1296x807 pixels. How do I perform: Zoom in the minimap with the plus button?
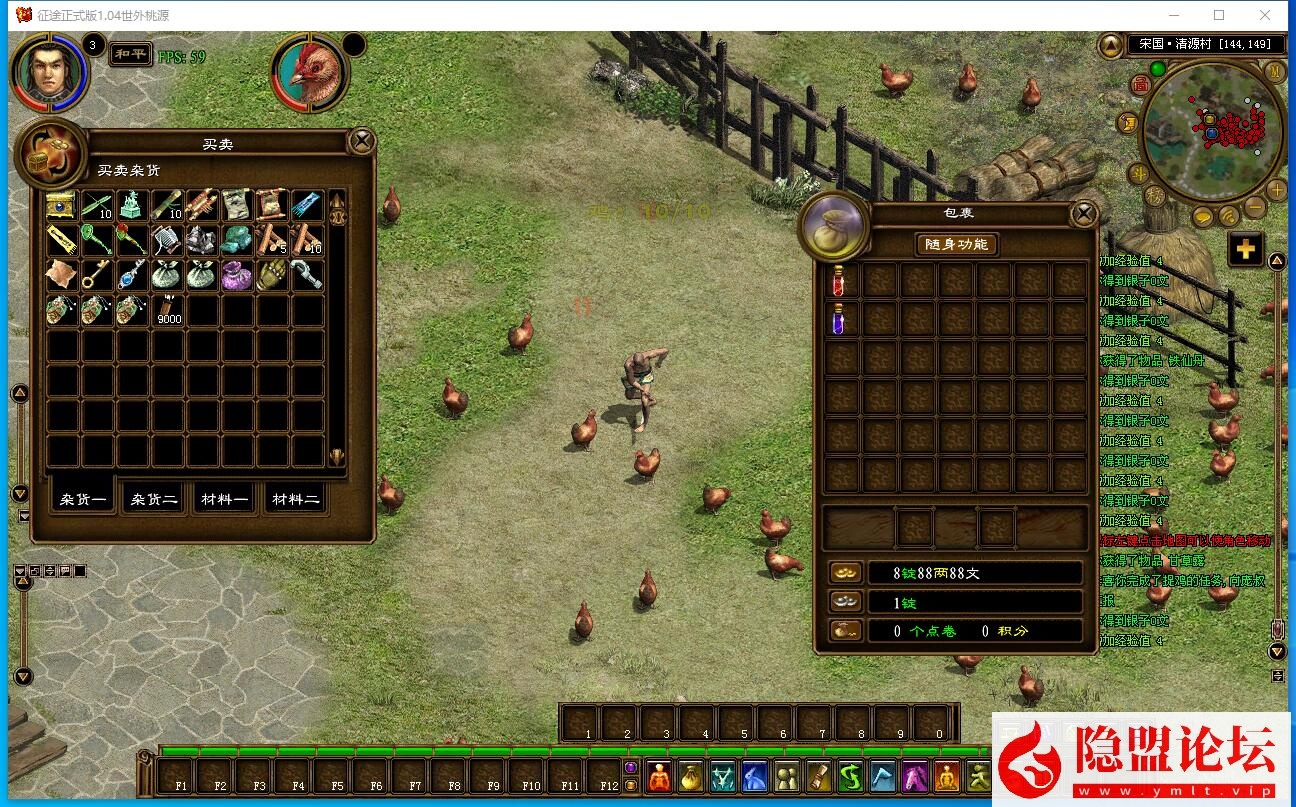pyautogui.click(x=1276, y=190)
